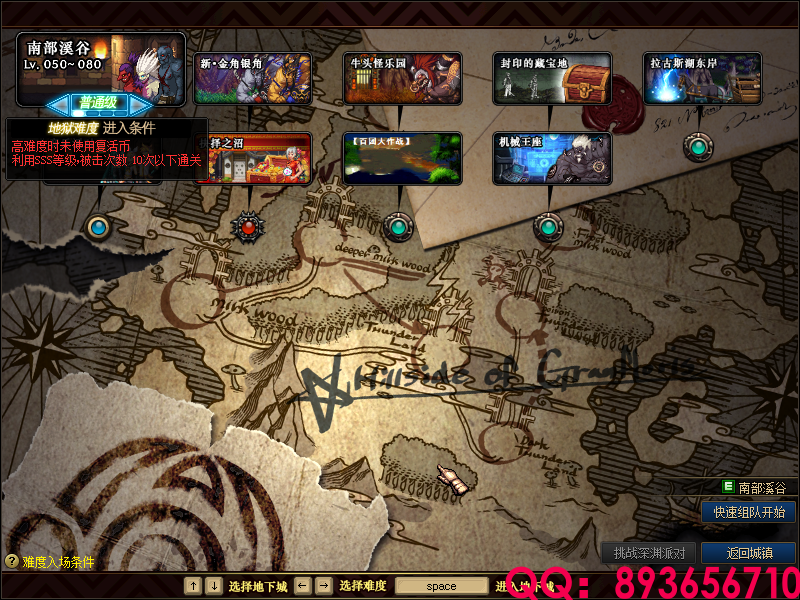Open the 难度入场条件 help icon
Image resolution: width=800 pixels, height=600 pixels.
[x=12, y=562]
